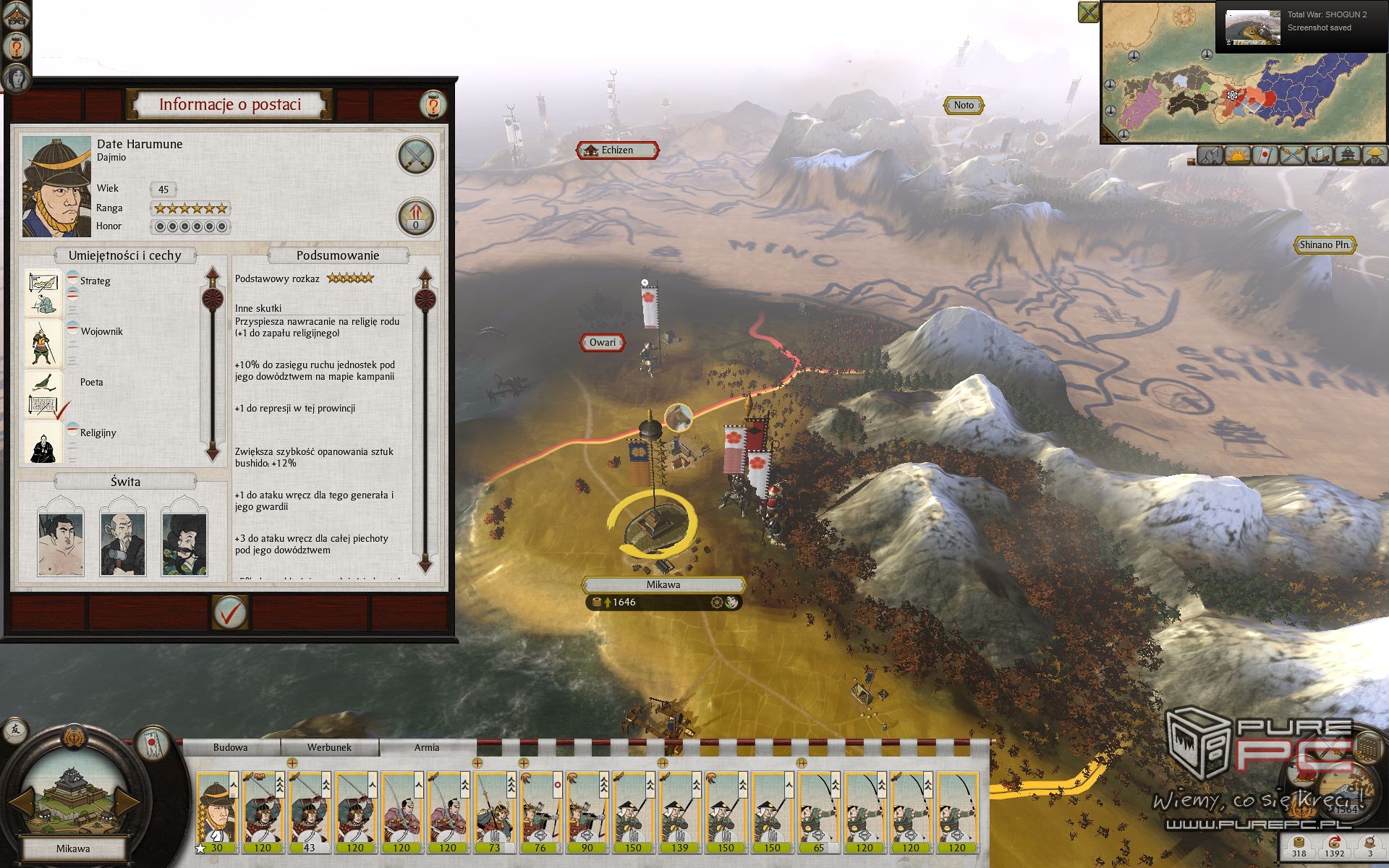Click the upgrade arrow button showing 0 points
This screenshot has width=1389, height=868.
(416, 217)
